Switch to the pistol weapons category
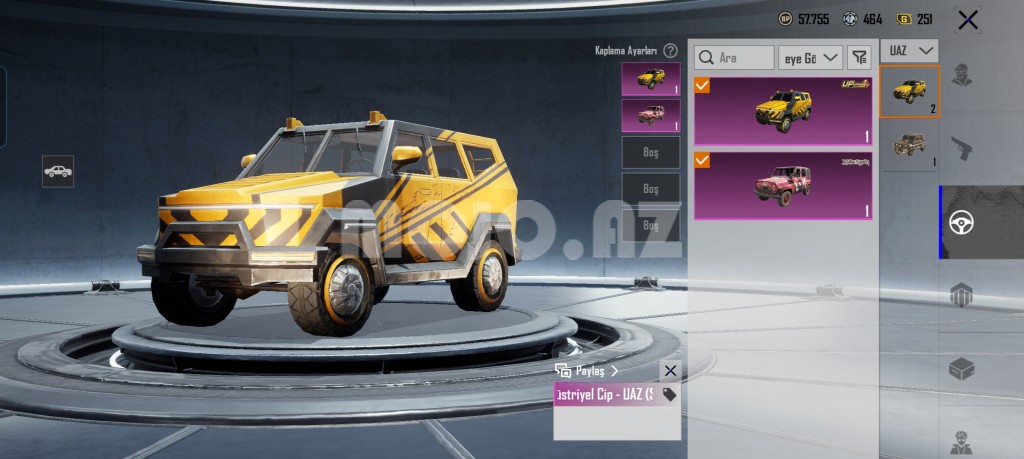This screenshot has width=1024, height=459. [x=961, y=148]
